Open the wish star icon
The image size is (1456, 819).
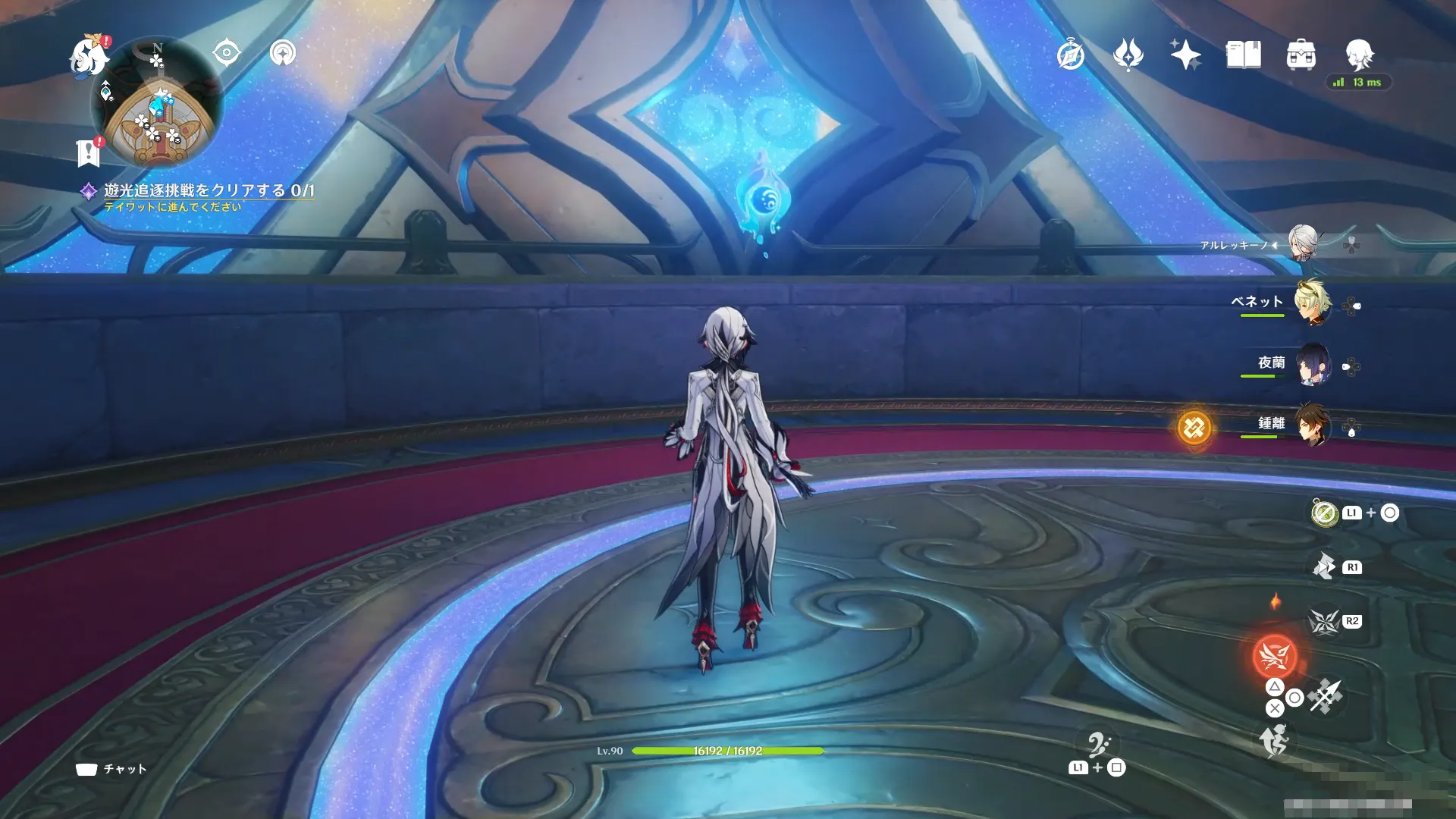[1185, 55]
